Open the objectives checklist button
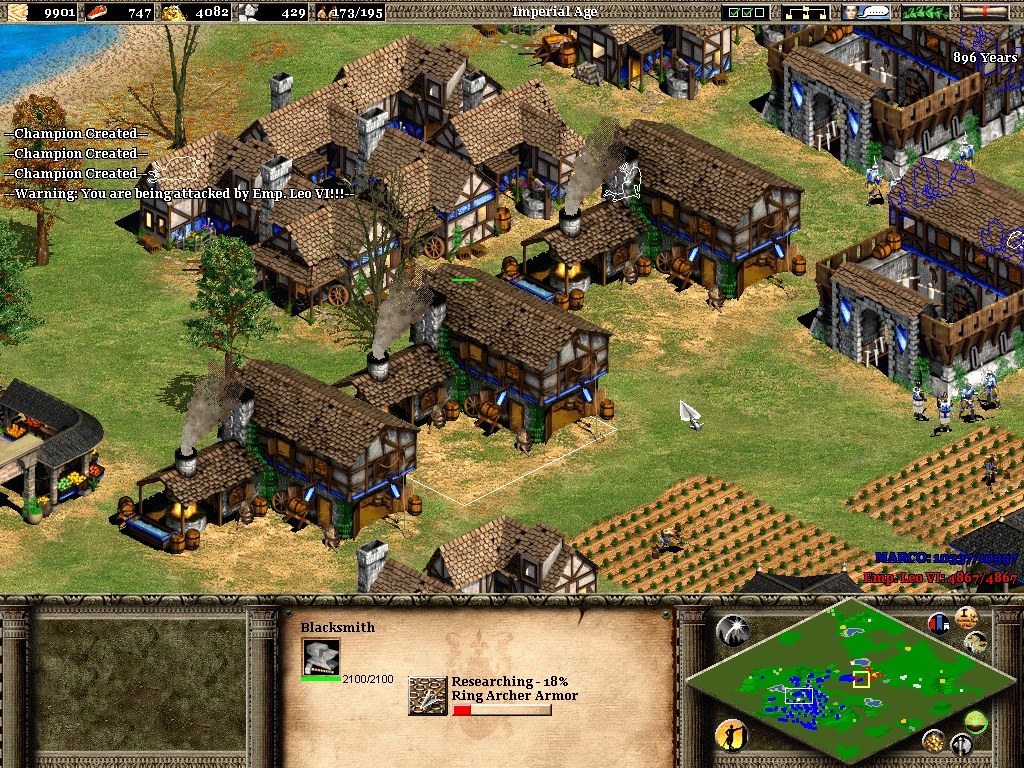Viewport: 1024px width, 768px height. click(x=747, y=12)
